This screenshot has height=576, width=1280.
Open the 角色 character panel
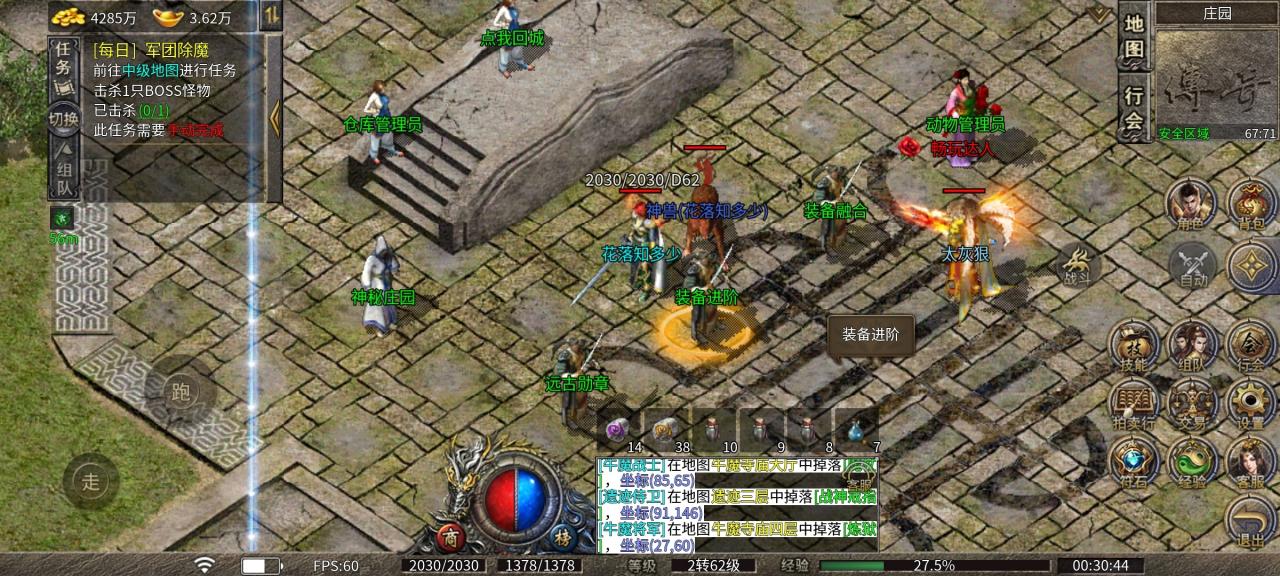[1191, 203]
